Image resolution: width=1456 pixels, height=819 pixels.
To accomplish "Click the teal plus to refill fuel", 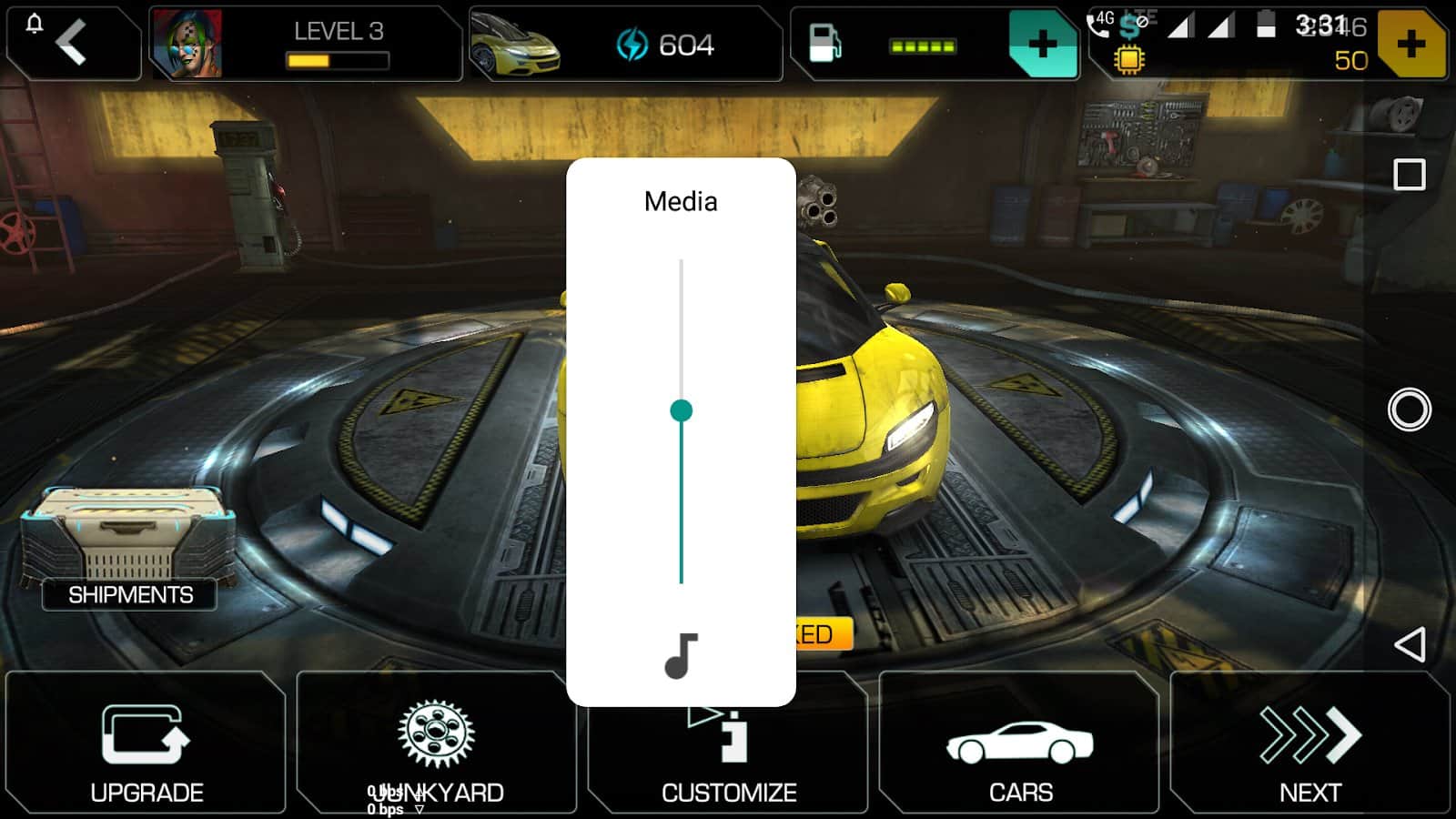I will [x=1043, y=43].
